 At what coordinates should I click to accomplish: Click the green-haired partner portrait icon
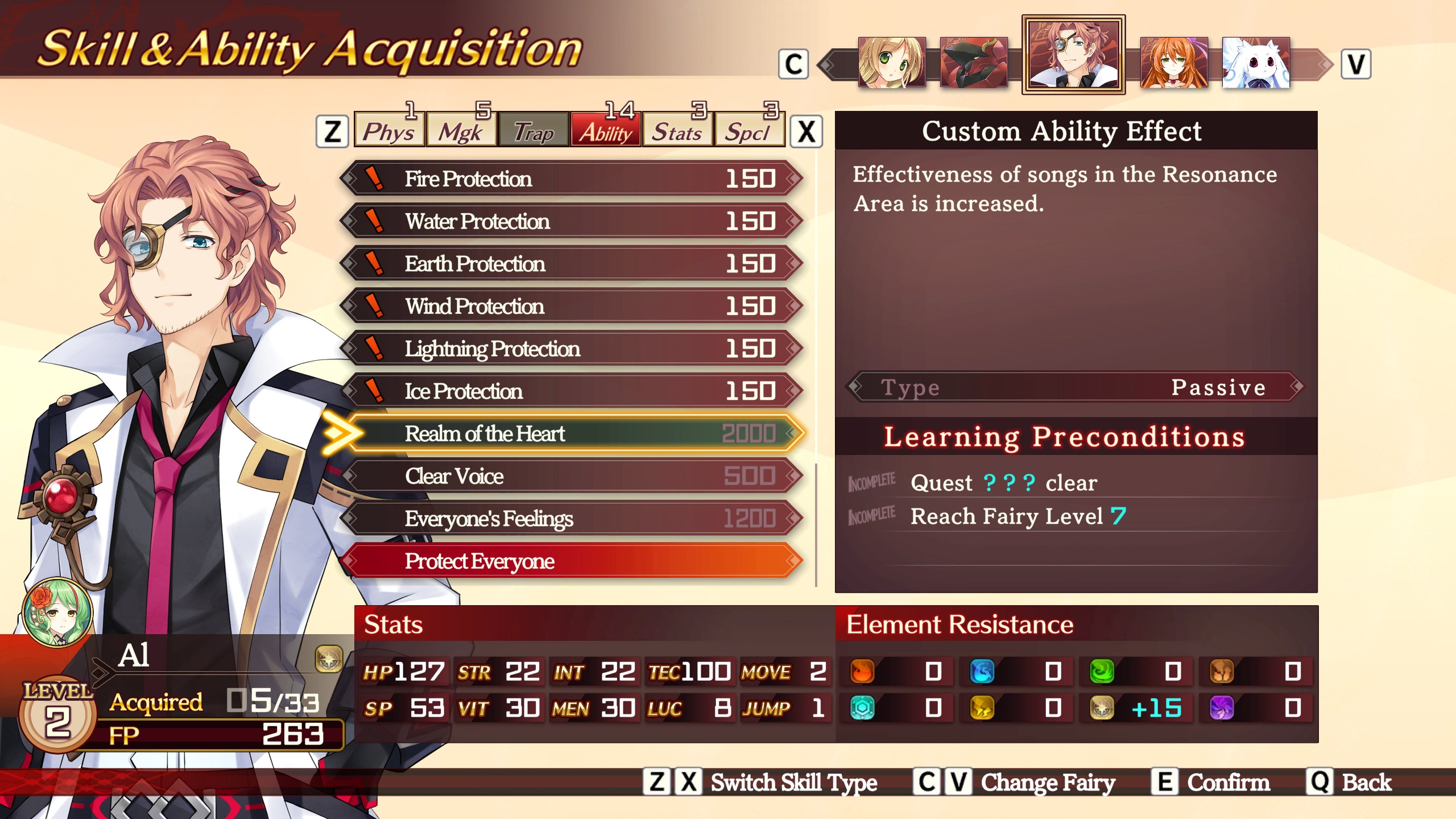pos(57,613)
